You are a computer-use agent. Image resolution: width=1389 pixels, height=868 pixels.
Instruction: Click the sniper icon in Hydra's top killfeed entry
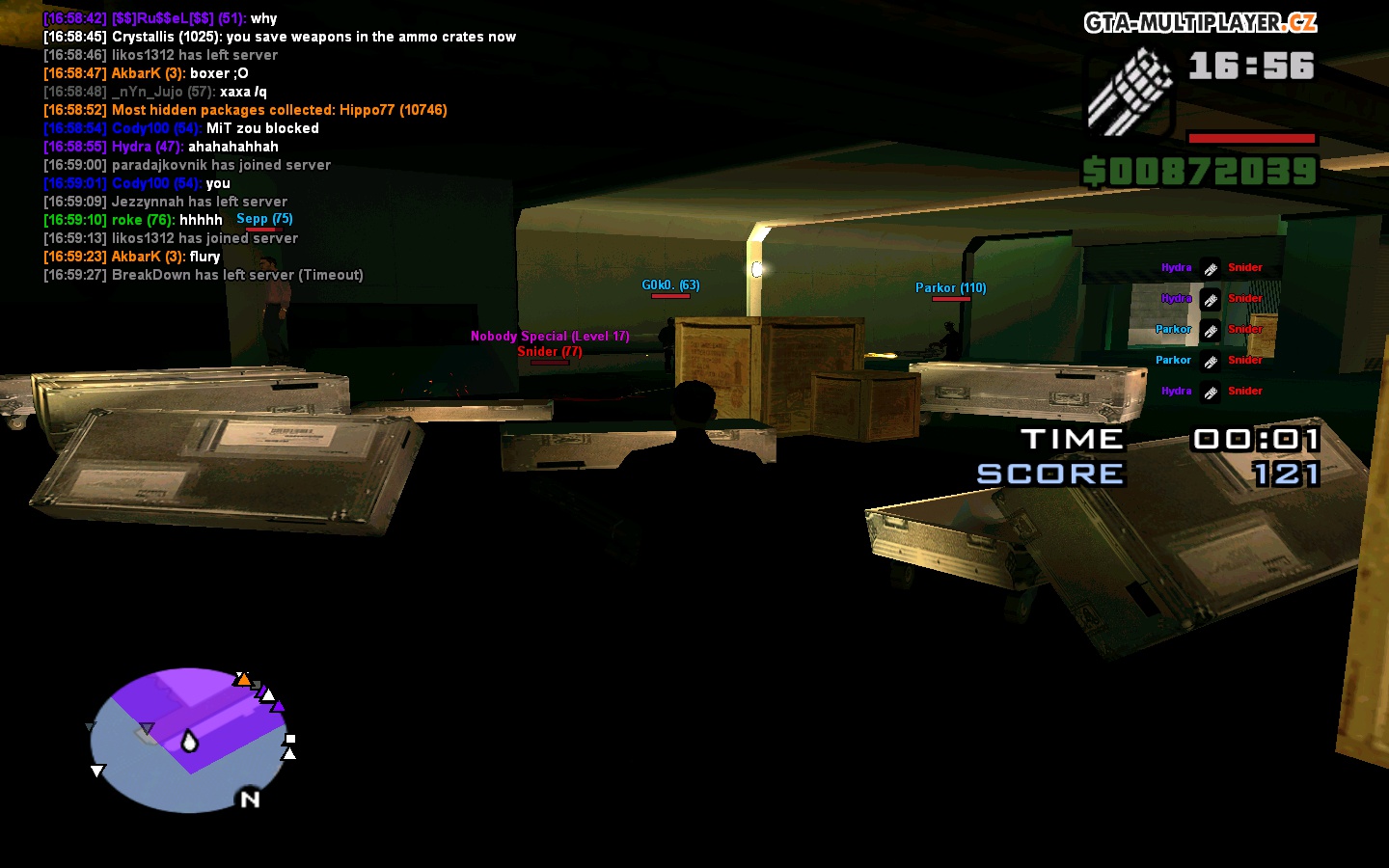click(x=1209, y=268)
